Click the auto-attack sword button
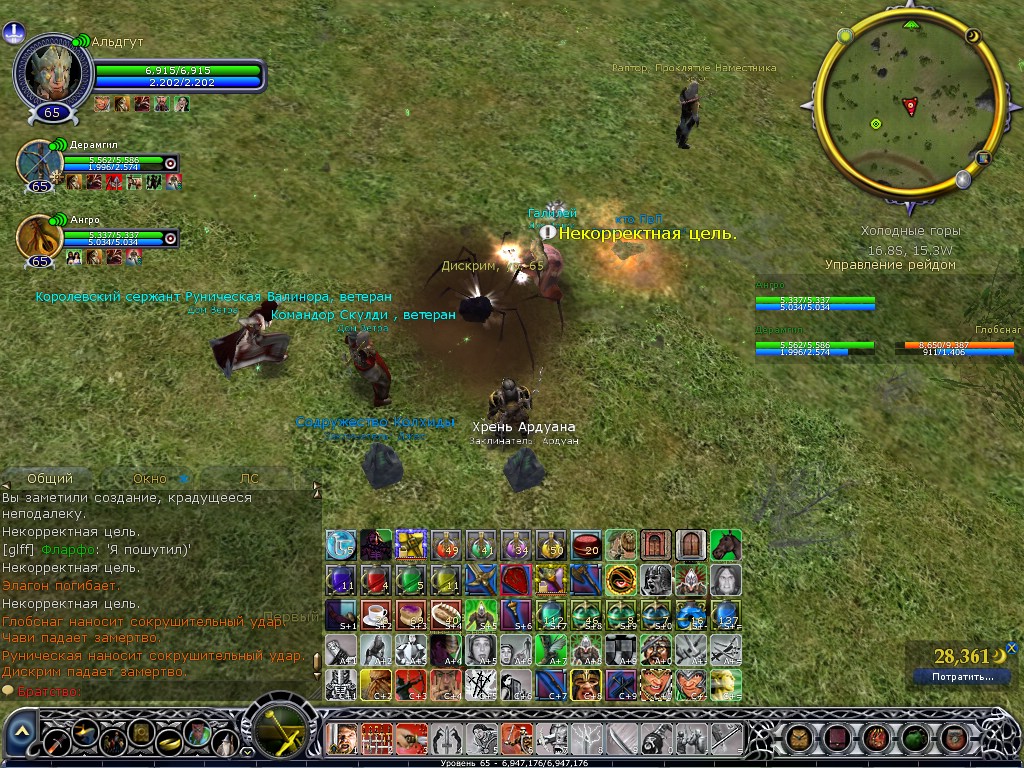 [281, 732]
